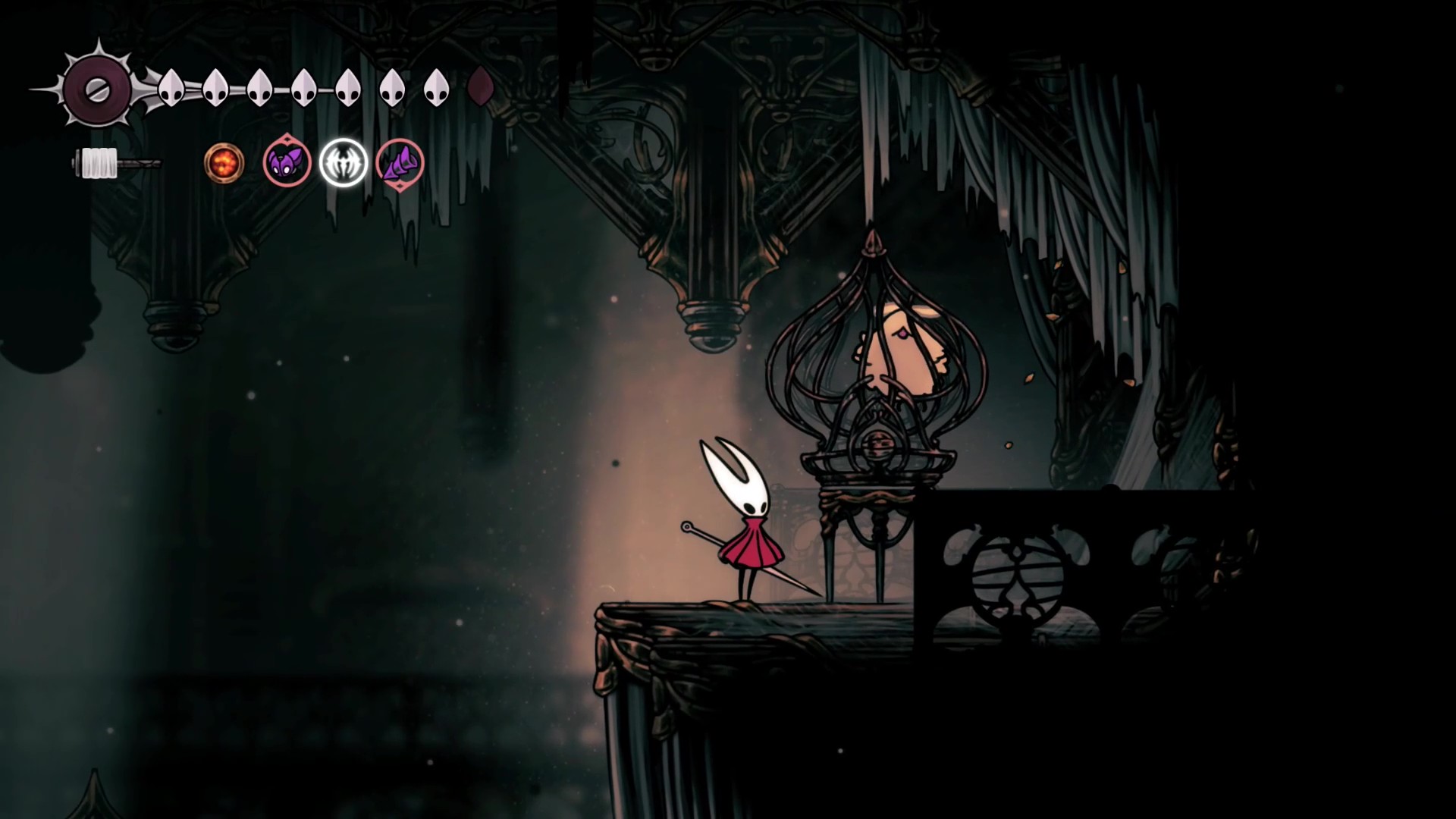
Task: Click the spiked crest emblem in the HUD
Action: (98, 90)
